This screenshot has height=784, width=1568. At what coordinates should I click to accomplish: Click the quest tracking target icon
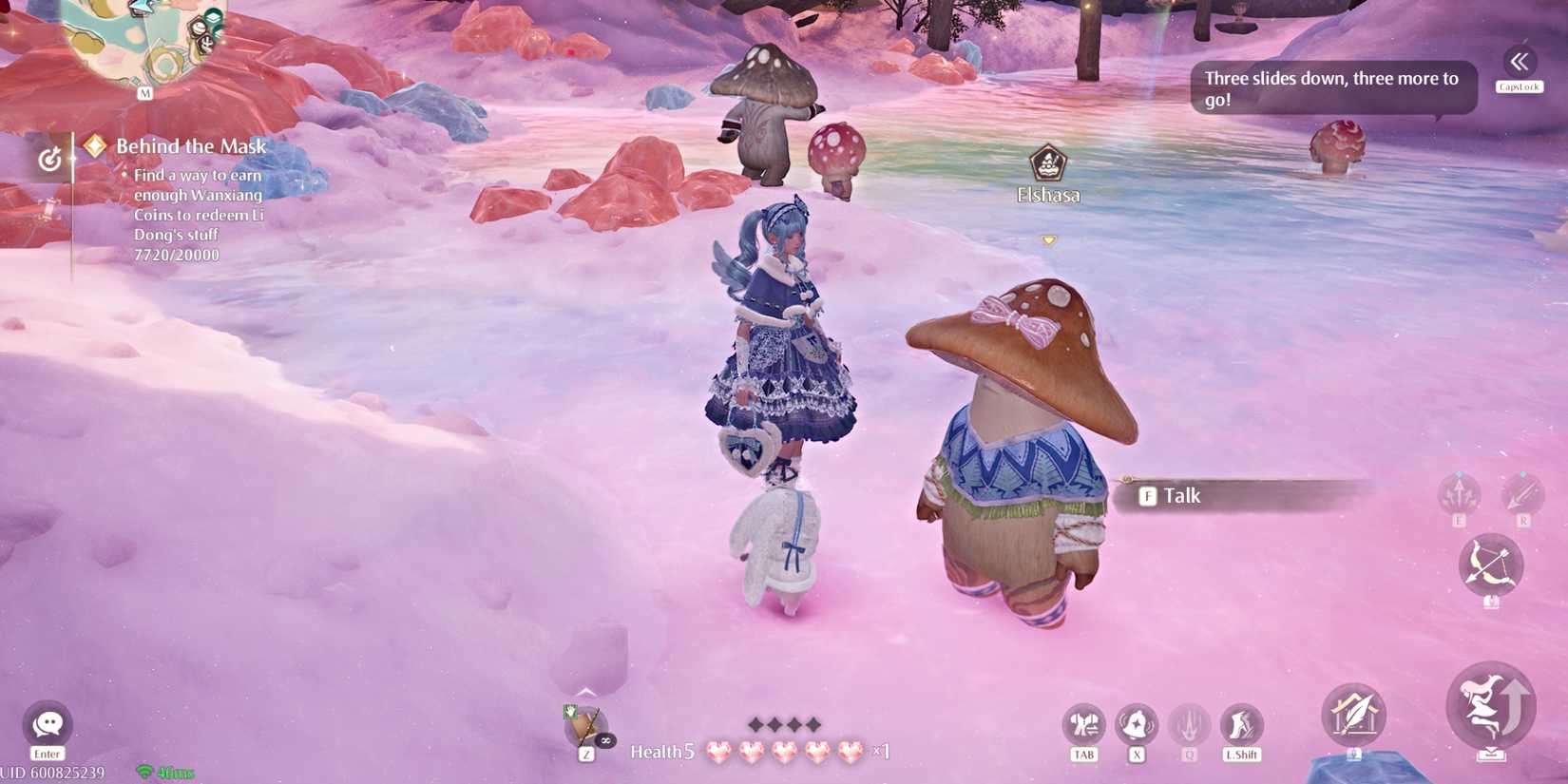point(49,159)
